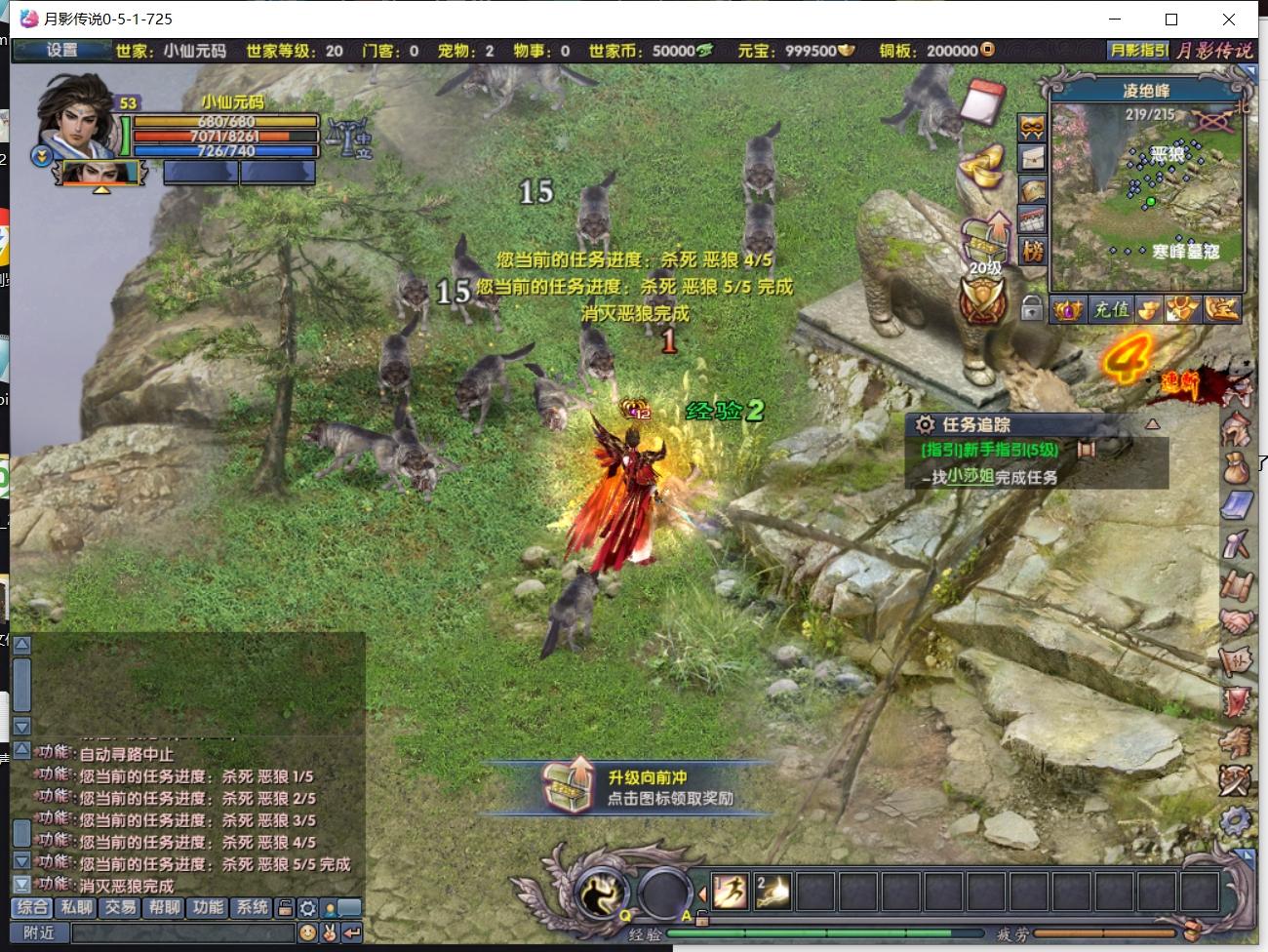Open the 设置 settings menu
Viewport: 1268px width, 952px height.
coord(61,51)
